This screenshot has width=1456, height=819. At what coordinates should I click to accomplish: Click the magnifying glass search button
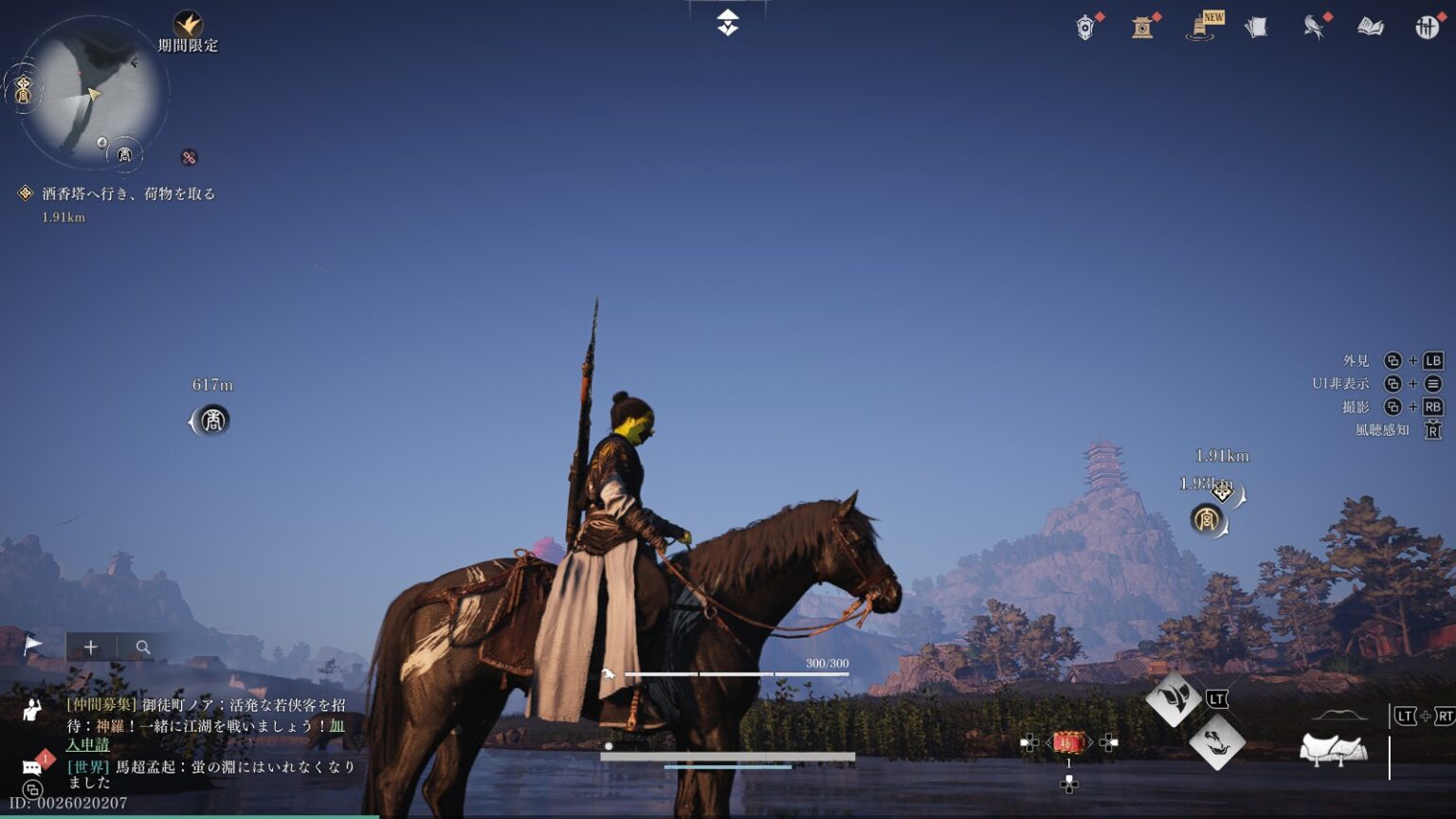pyautogui.click(x=143, y=647)
